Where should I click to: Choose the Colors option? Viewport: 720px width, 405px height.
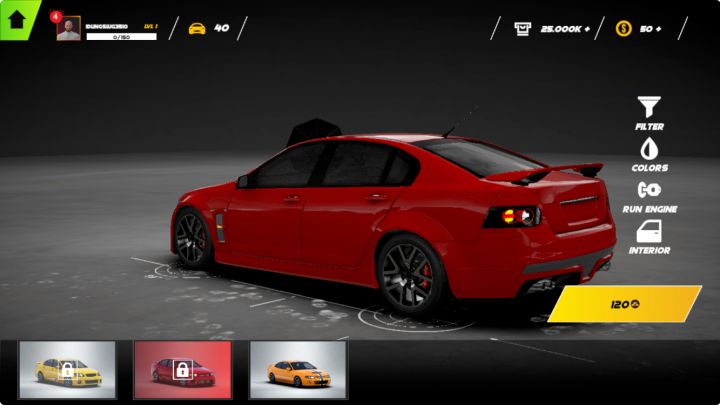coord(649,154)
